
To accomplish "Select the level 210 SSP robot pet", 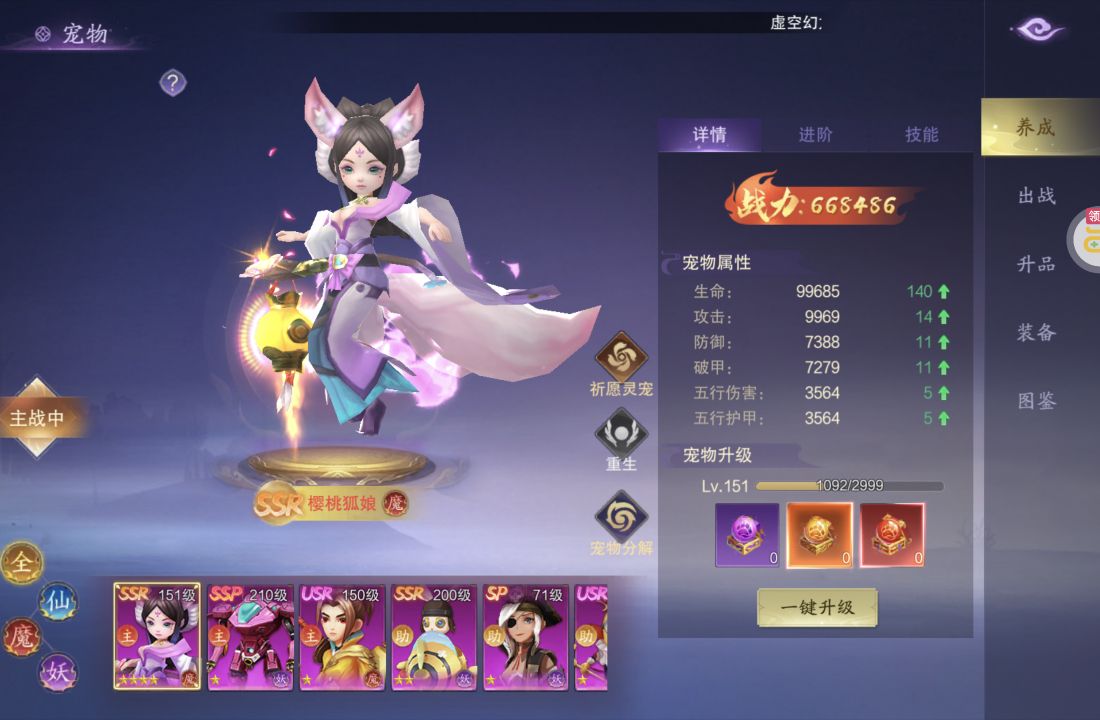I will (x=250, y=637).
